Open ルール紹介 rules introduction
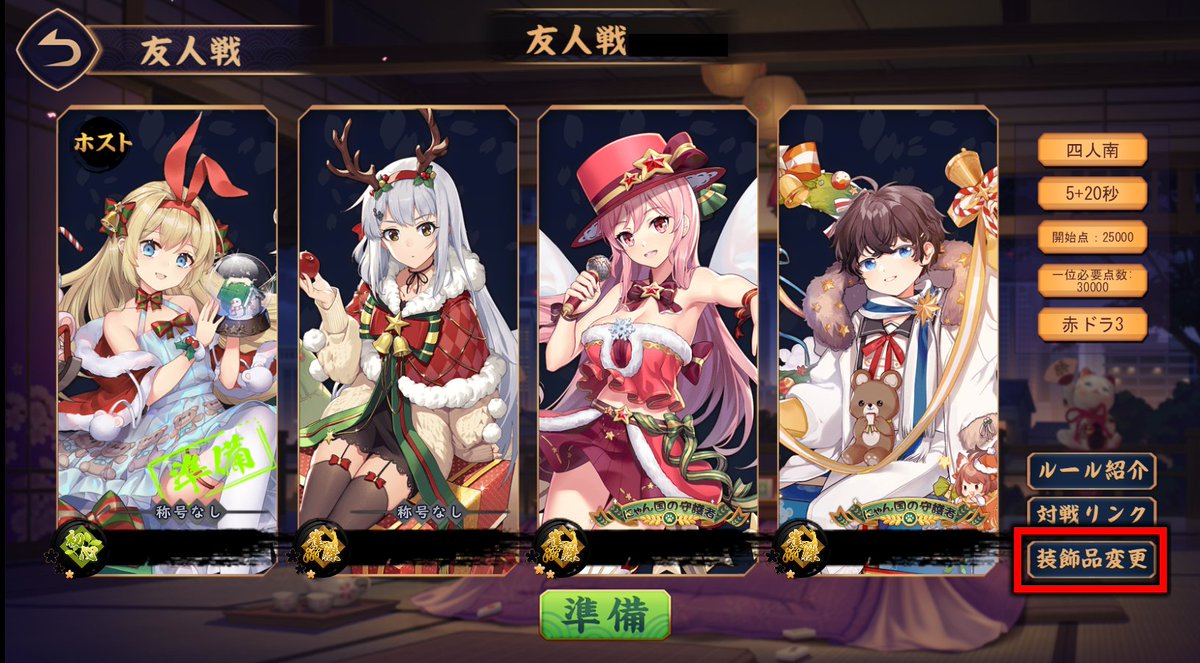 coord(1091,469)
